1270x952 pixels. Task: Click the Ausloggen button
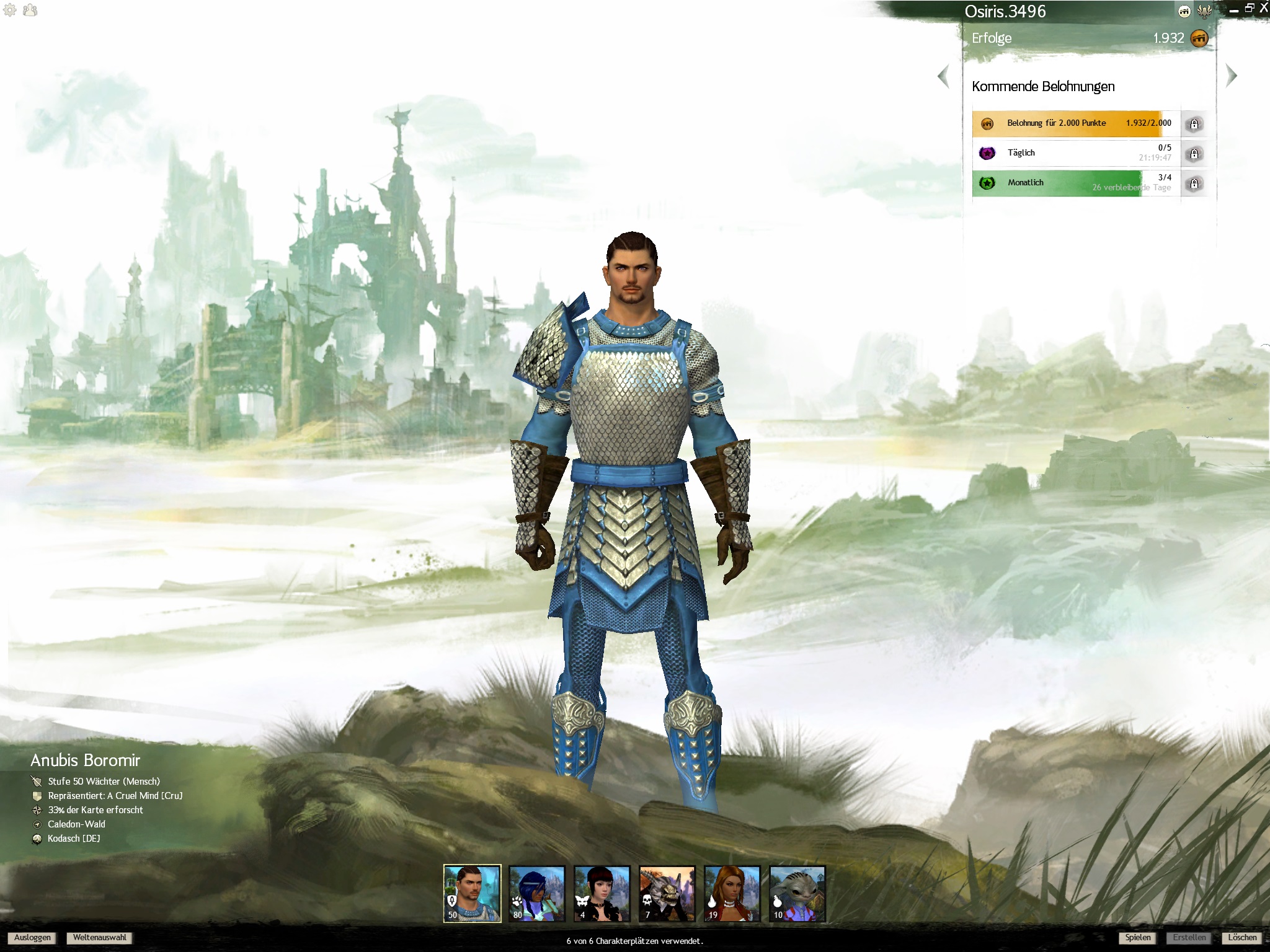point(33,938)
